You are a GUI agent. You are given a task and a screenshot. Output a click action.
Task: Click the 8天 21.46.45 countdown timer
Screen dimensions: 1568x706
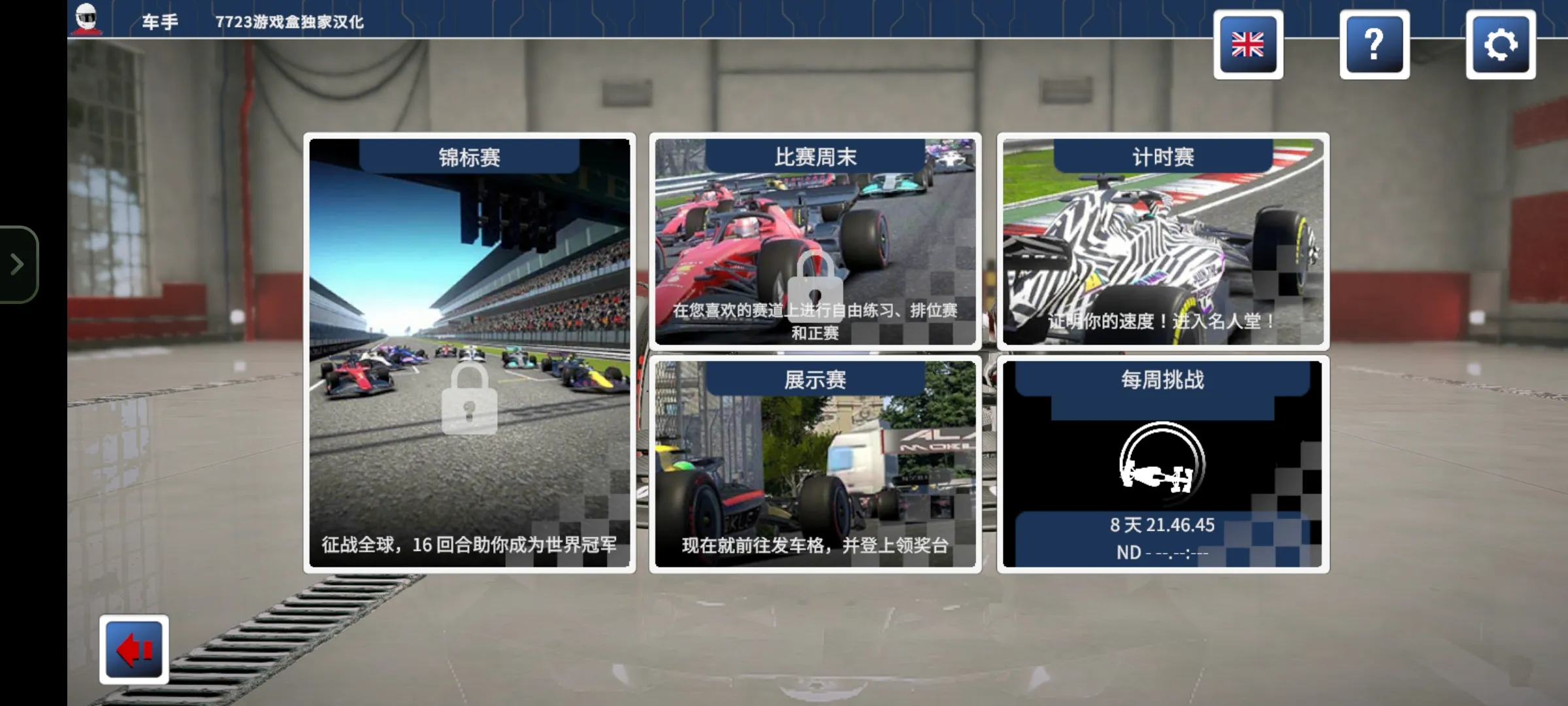click(1162, 523)
